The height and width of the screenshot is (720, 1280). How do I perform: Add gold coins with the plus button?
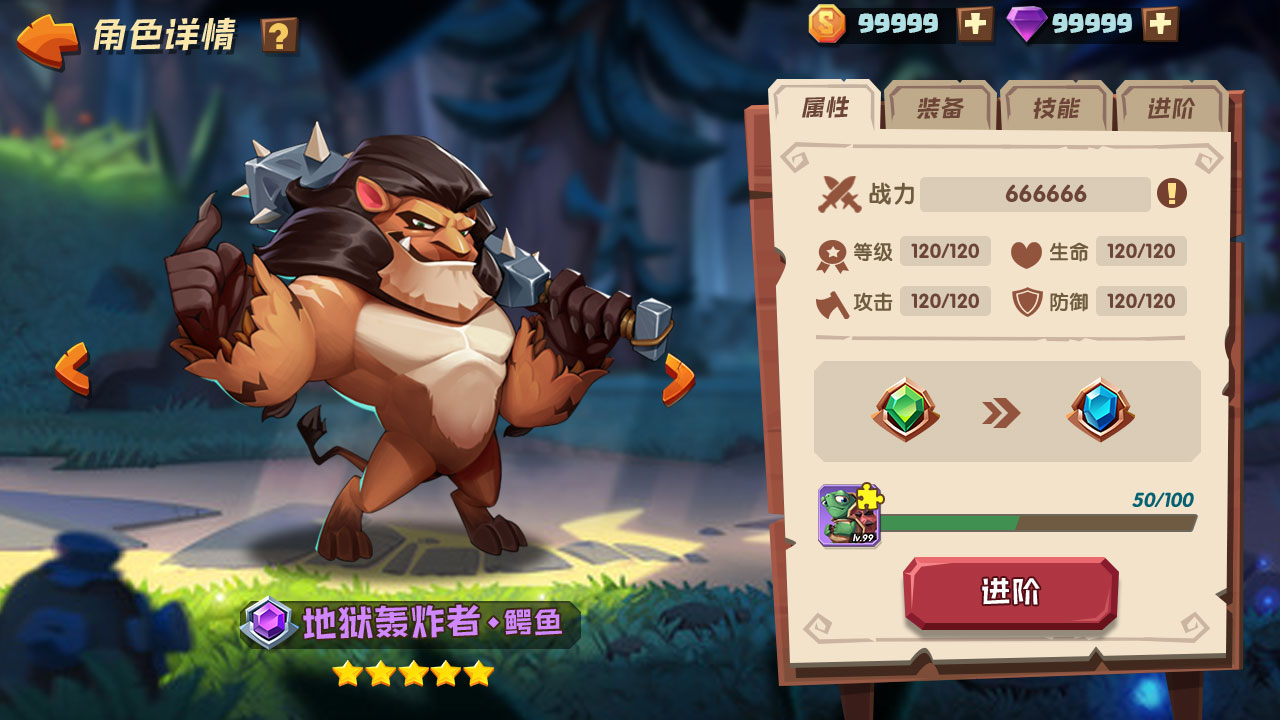975,24
